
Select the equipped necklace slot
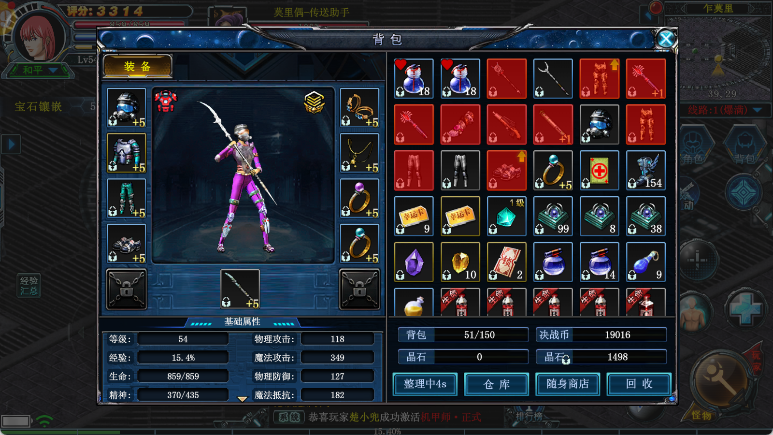(359, 154)
